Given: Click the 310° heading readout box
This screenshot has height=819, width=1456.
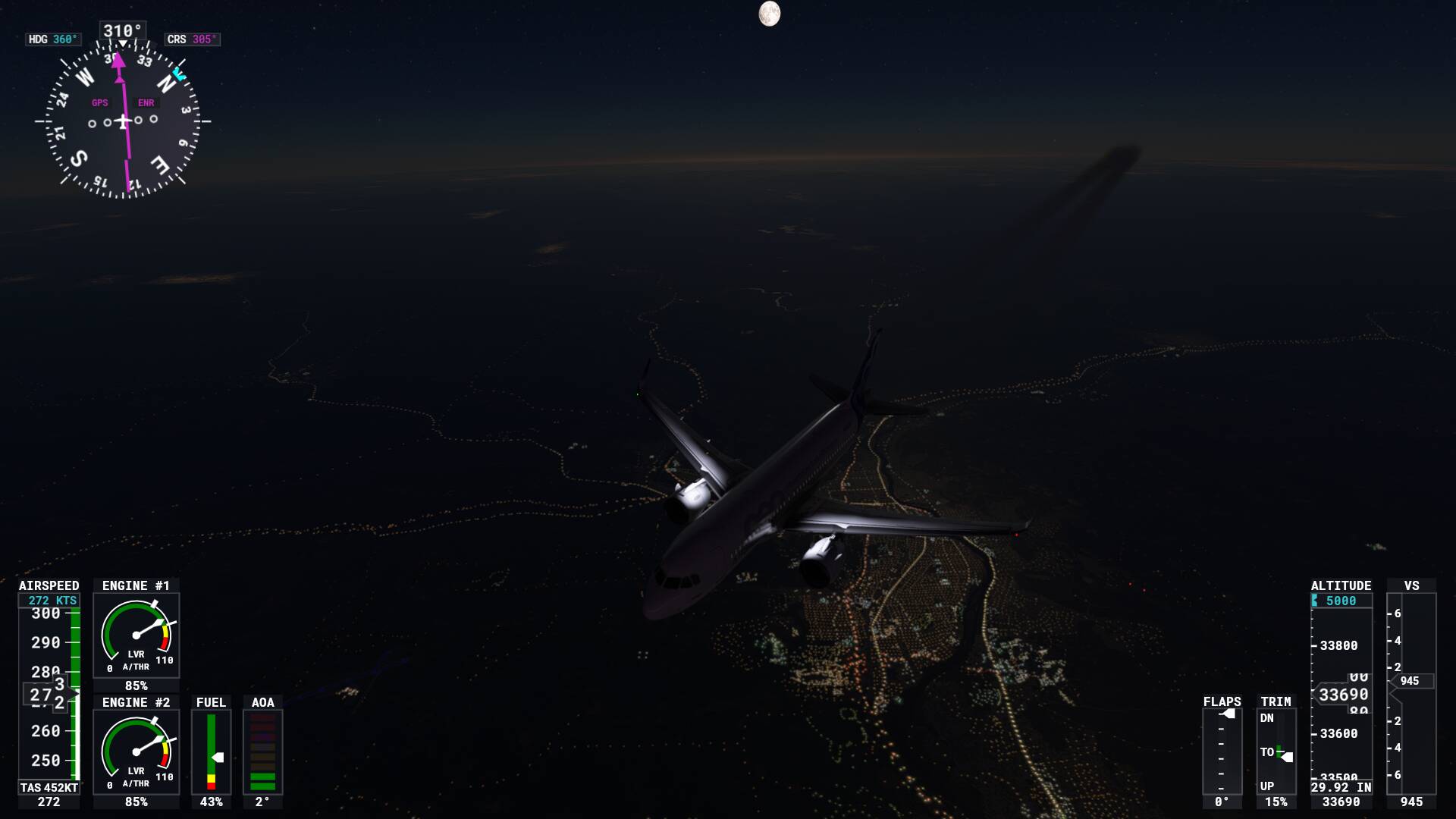Looking at the screenshot, I should [x=121, y=31].
